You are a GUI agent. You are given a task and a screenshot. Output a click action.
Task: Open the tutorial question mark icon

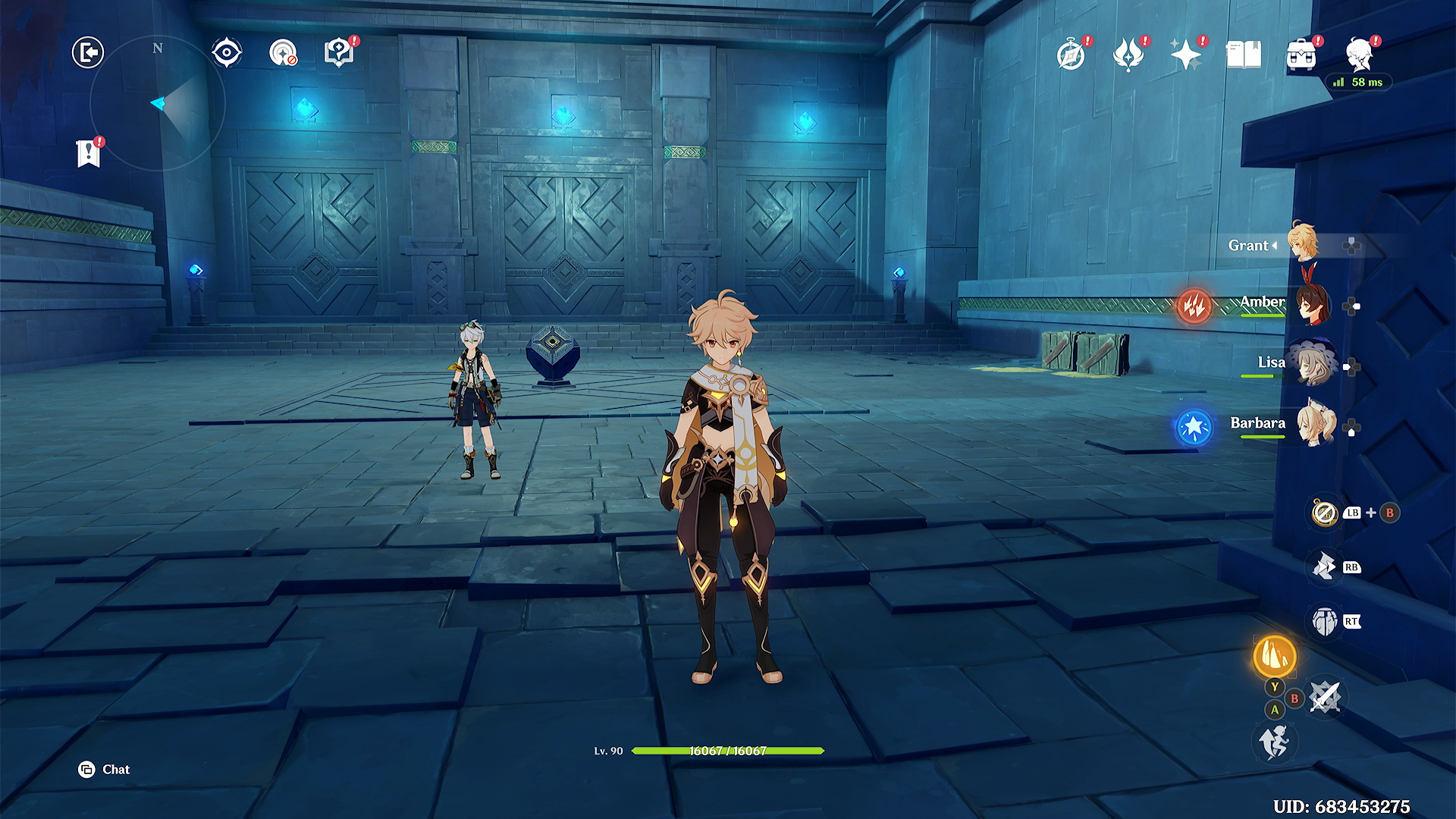(339, 53)
